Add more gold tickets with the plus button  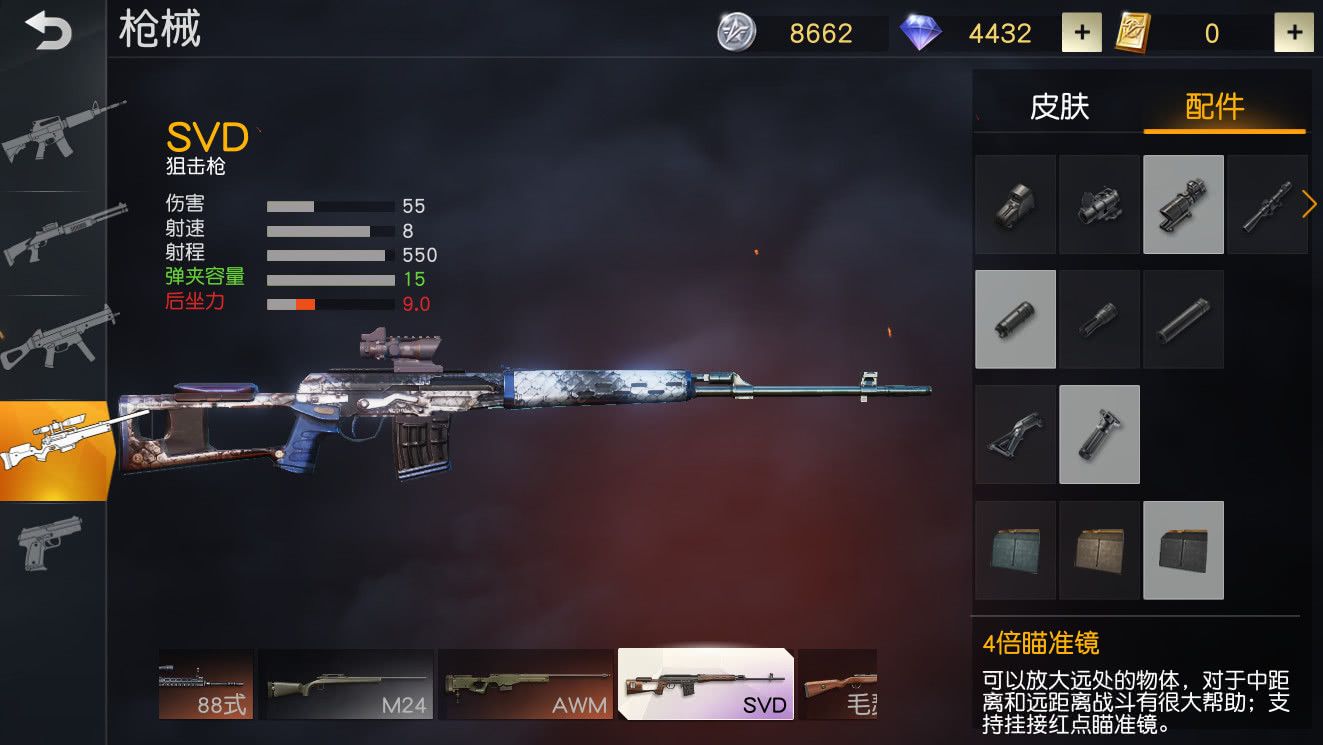coord(1293,33)
